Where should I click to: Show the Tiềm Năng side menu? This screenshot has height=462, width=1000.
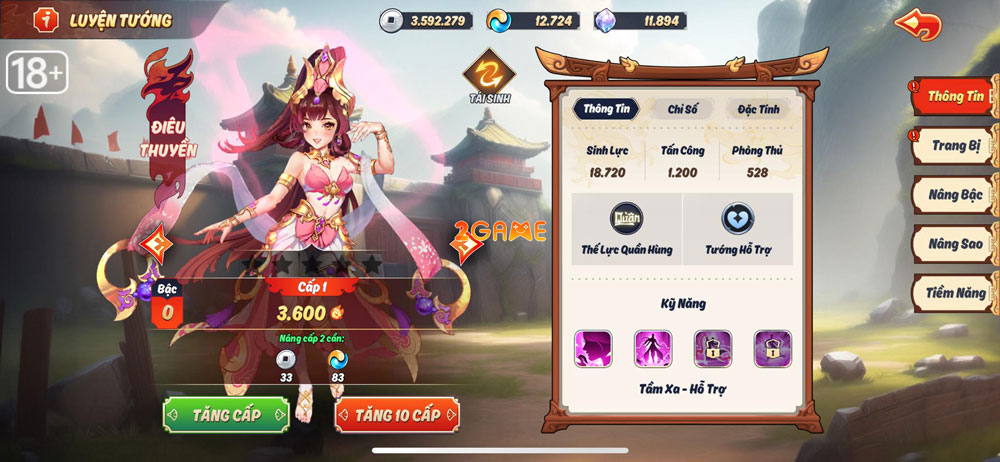[x=954, y=292]
